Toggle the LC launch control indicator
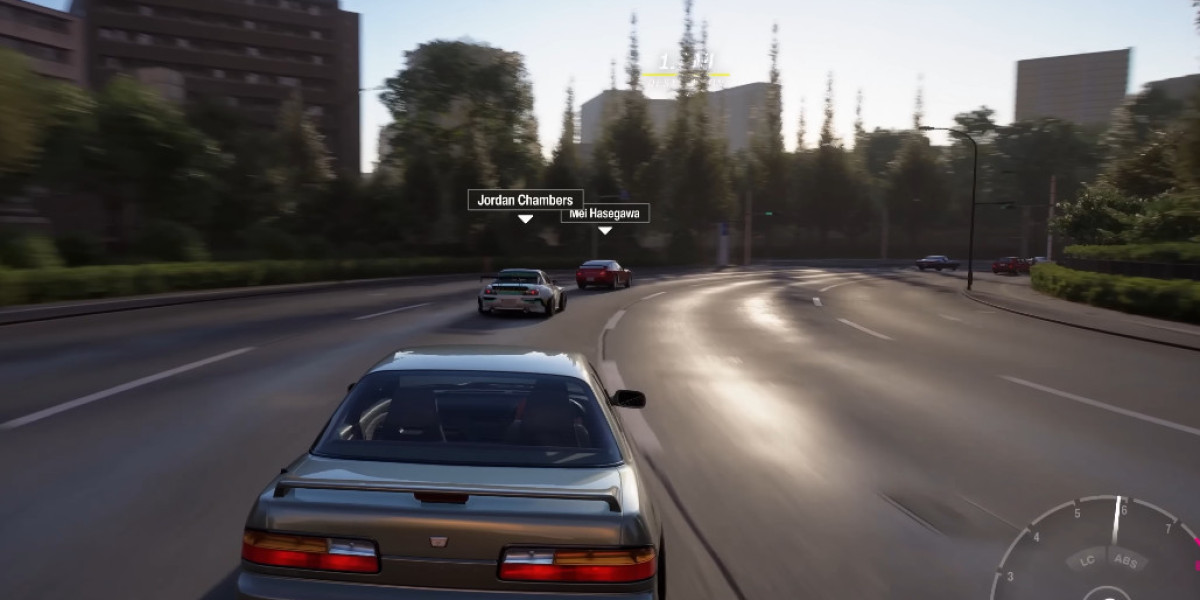 [1089, 561]
